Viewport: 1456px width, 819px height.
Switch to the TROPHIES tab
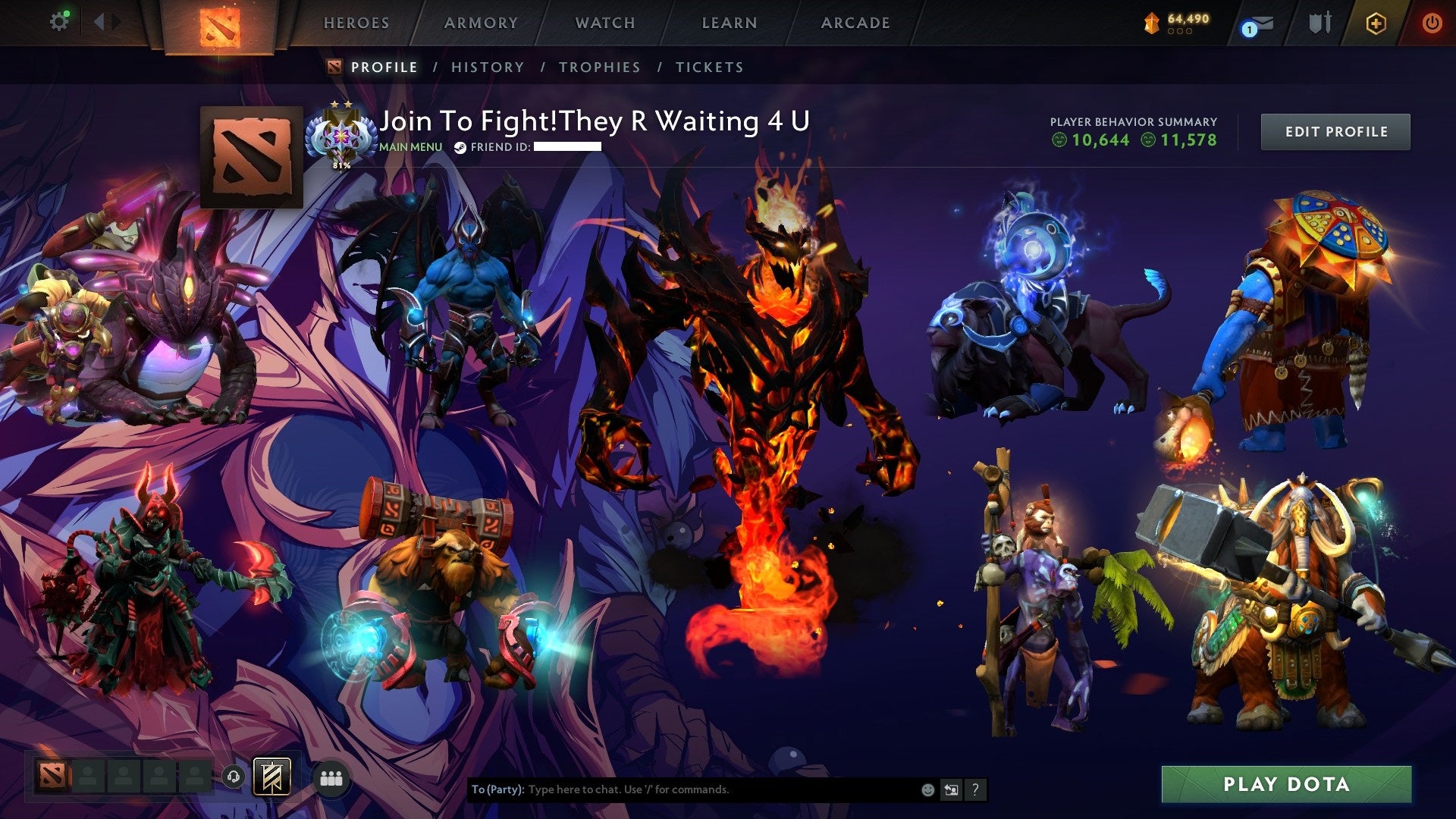click(x=599, y=67)
